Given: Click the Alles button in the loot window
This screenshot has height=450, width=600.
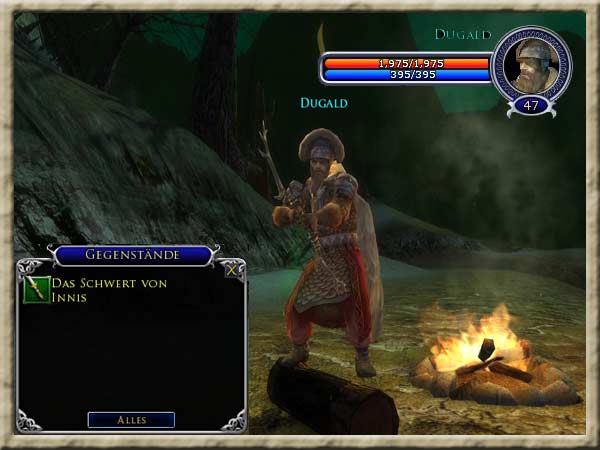Looking at the screenshot, I should pyautogui.click(x=131, y=420).
